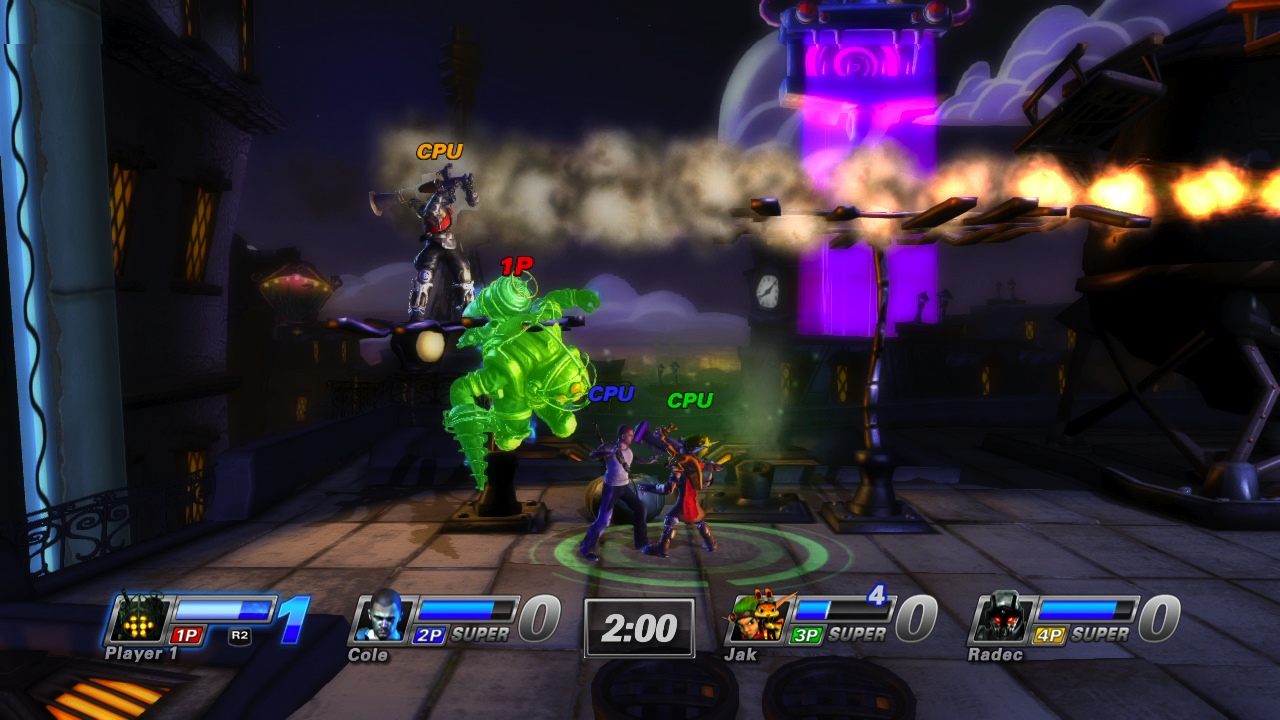Screen dimensions: 1280x720
Task: Select the blue 2P badge next to Cole
Action: click(x=428, y=634)
